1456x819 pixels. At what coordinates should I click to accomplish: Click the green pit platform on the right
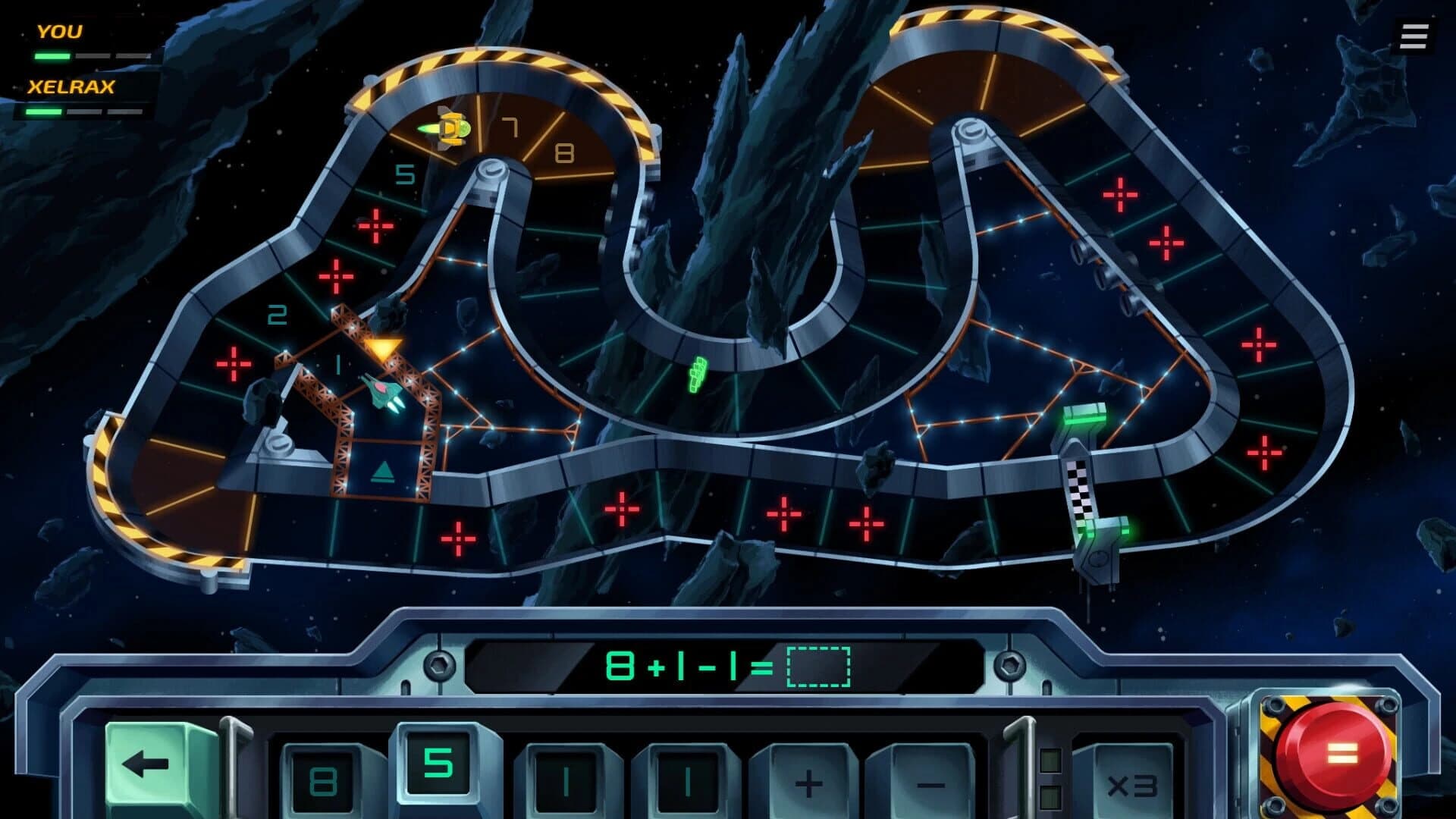pos(1086,416)
